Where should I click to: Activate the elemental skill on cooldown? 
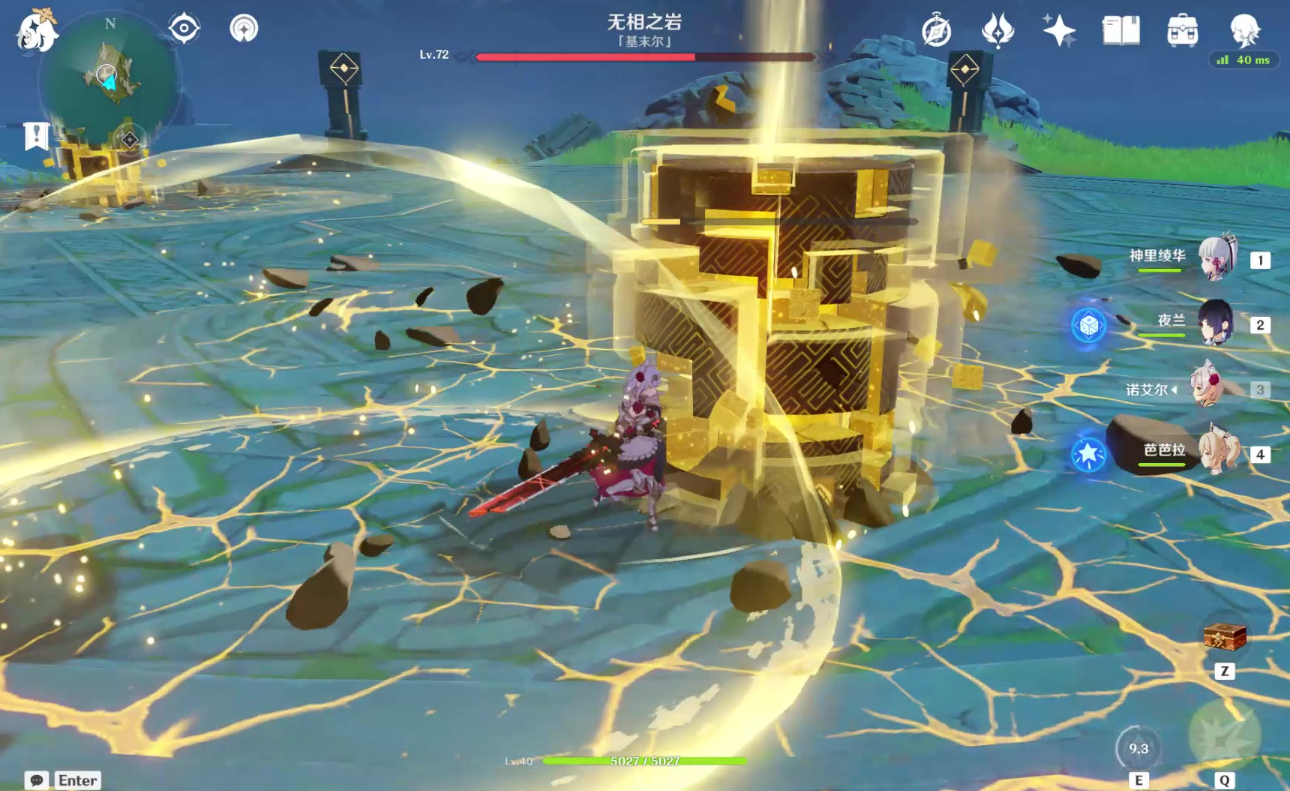click(1138, 747)
